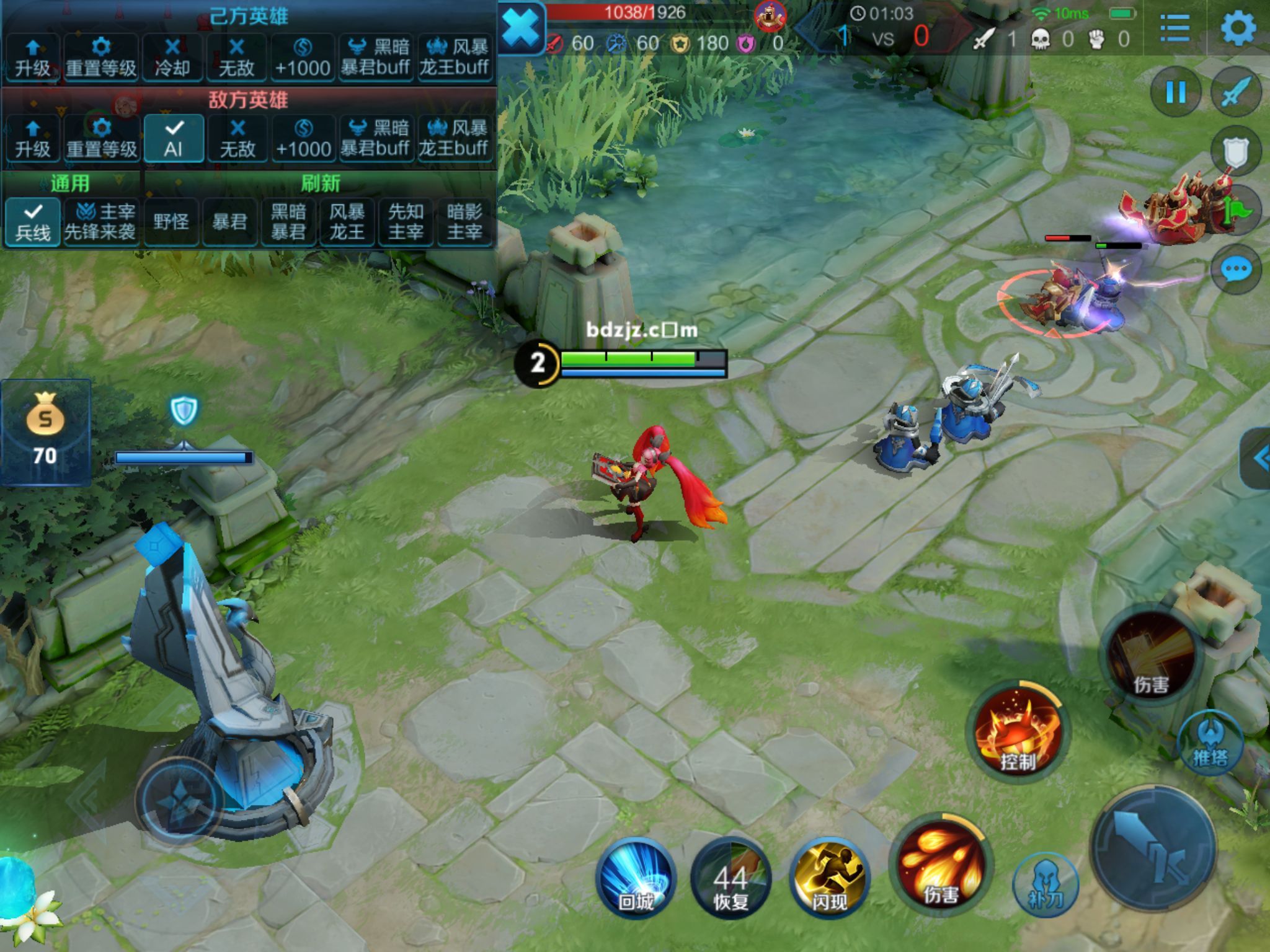Spawn the 先知主宰 overlord
This screenshot has width=1270, height=952.
point(406,222)
